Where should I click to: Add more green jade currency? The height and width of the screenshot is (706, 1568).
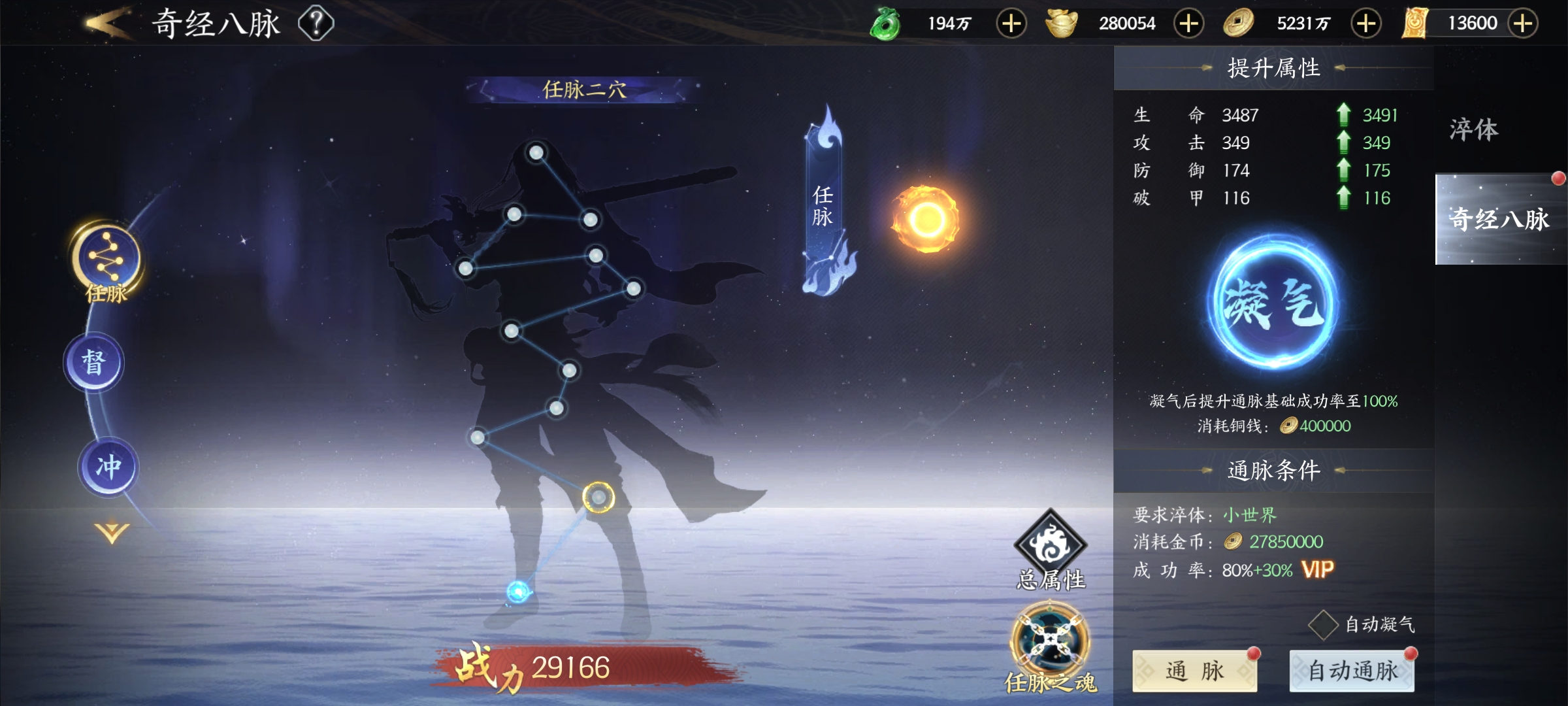pos(1011,24)
